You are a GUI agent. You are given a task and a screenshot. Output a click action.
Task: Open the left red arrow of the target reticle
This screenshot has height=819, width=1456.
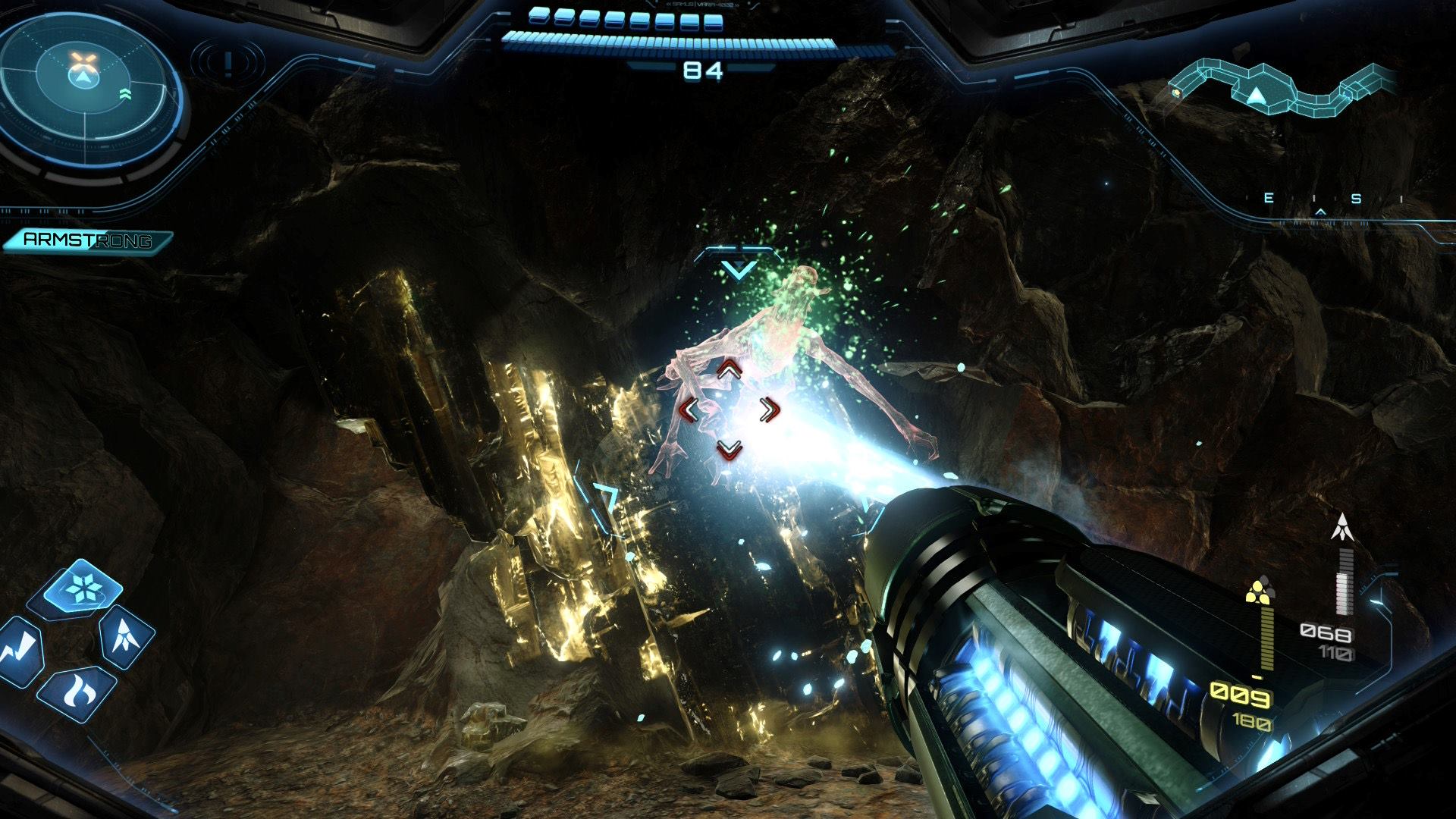coord(691,410)
